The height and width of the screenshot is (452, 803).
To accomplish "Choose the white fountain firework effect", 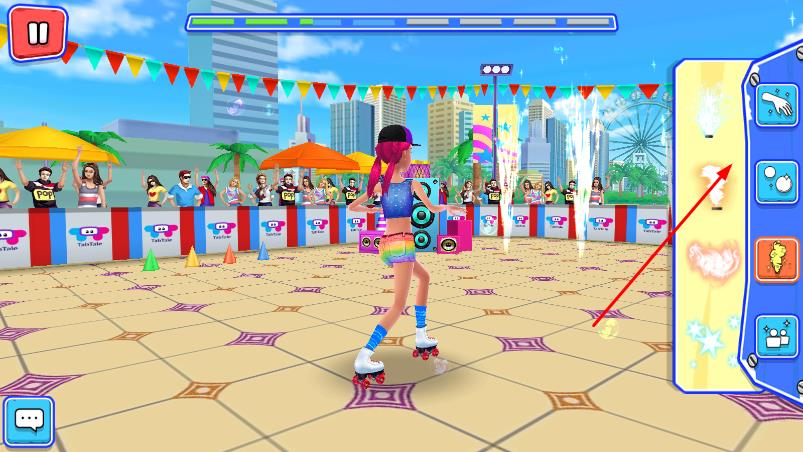I will point(710,112).
